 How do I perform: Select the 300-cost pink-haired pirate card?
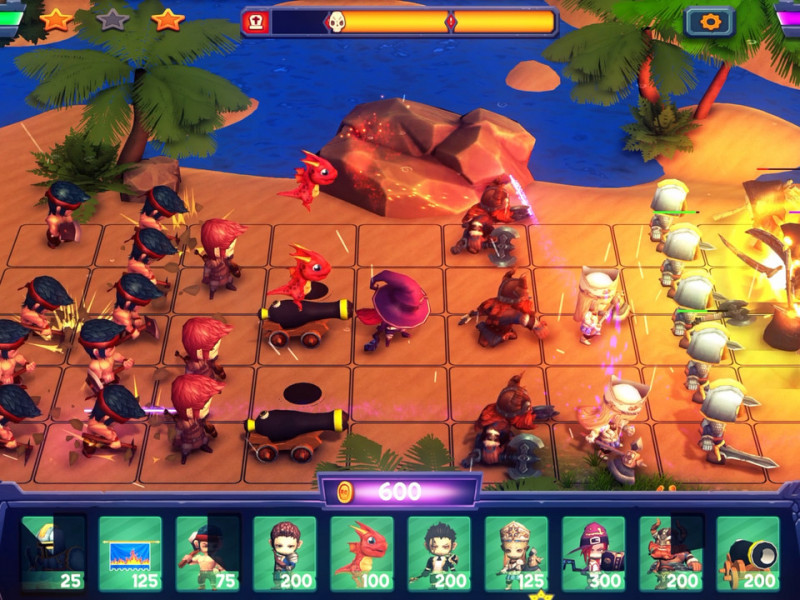(593, 553)
